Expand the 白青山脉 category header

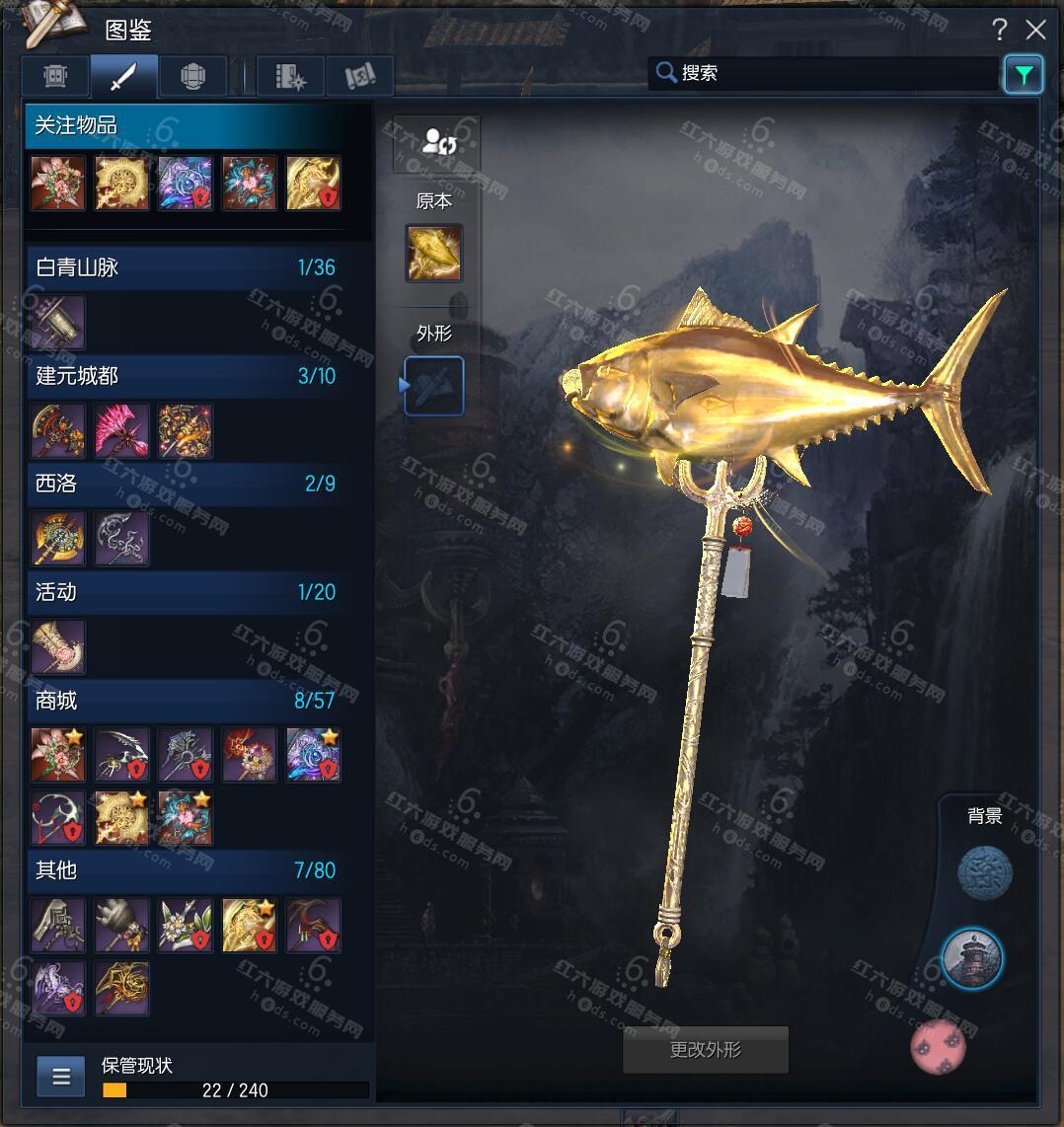[x=186, y=267]
